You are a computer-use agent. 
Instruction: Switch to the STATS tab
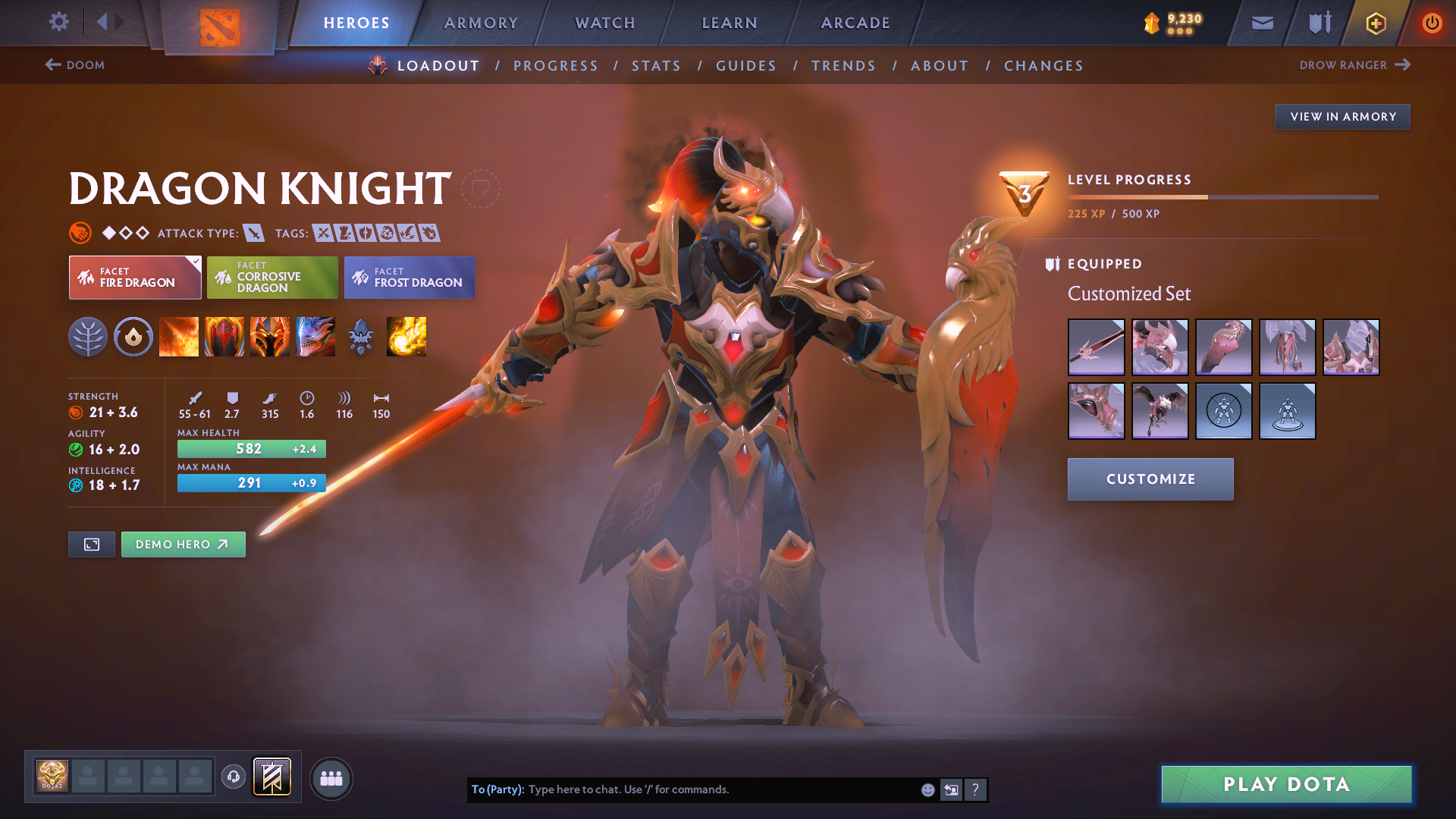point(656,65)
